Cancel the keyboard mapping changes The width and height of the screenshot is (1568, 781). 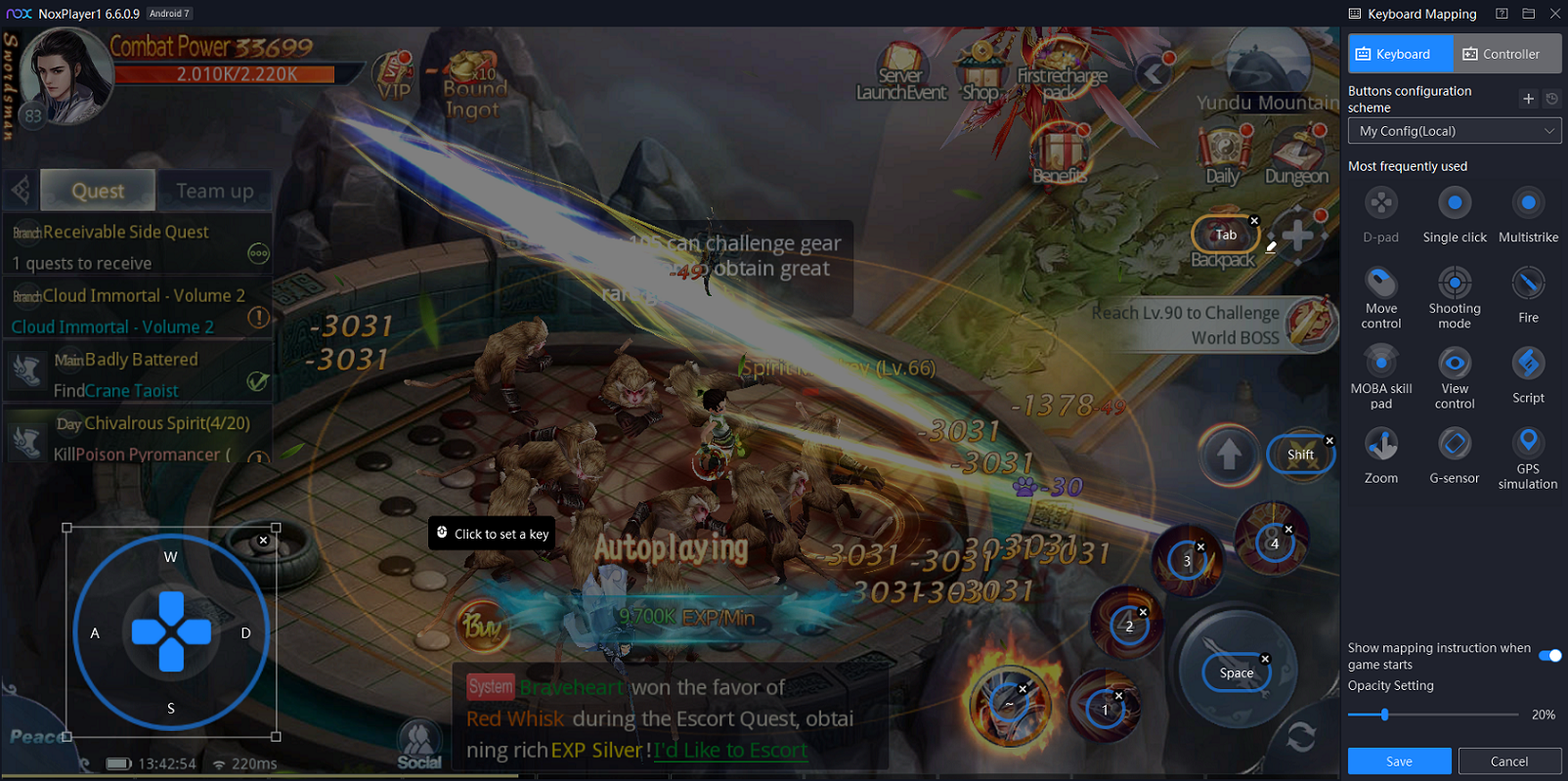click(1509, 761)
